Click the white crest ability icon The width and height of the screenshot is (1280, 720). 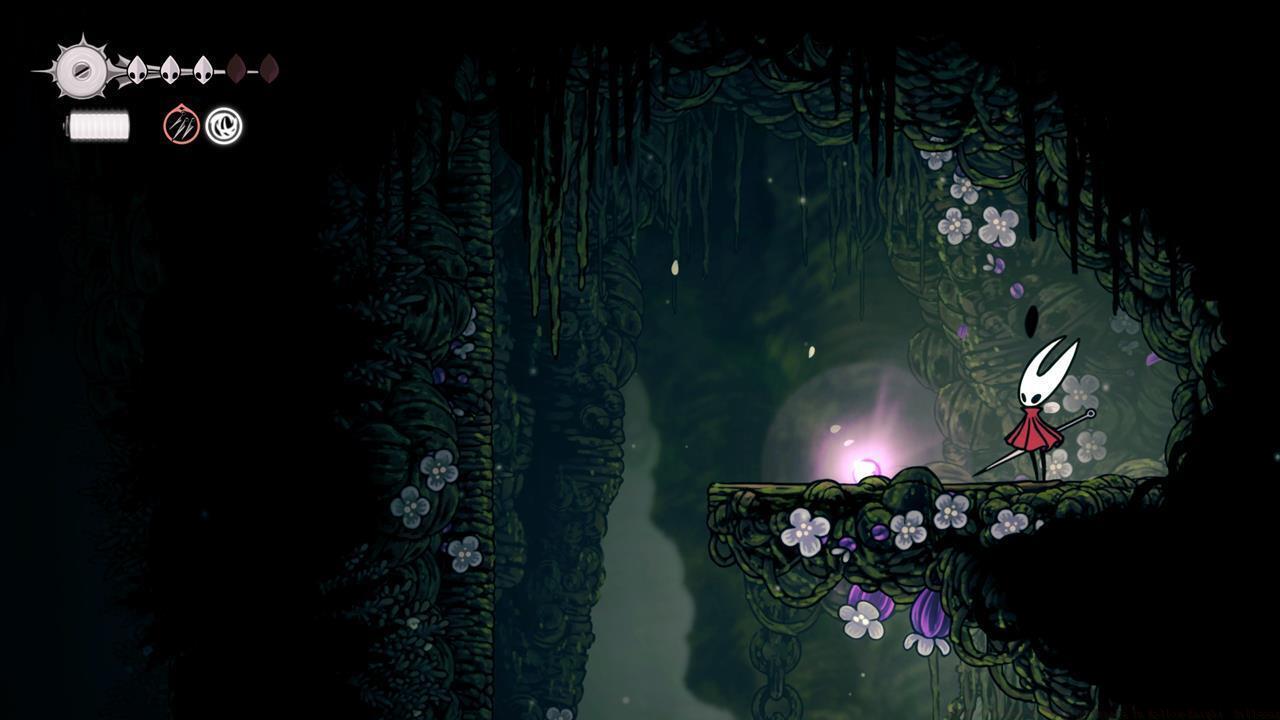pyautogui.click(x=222, y=125)
